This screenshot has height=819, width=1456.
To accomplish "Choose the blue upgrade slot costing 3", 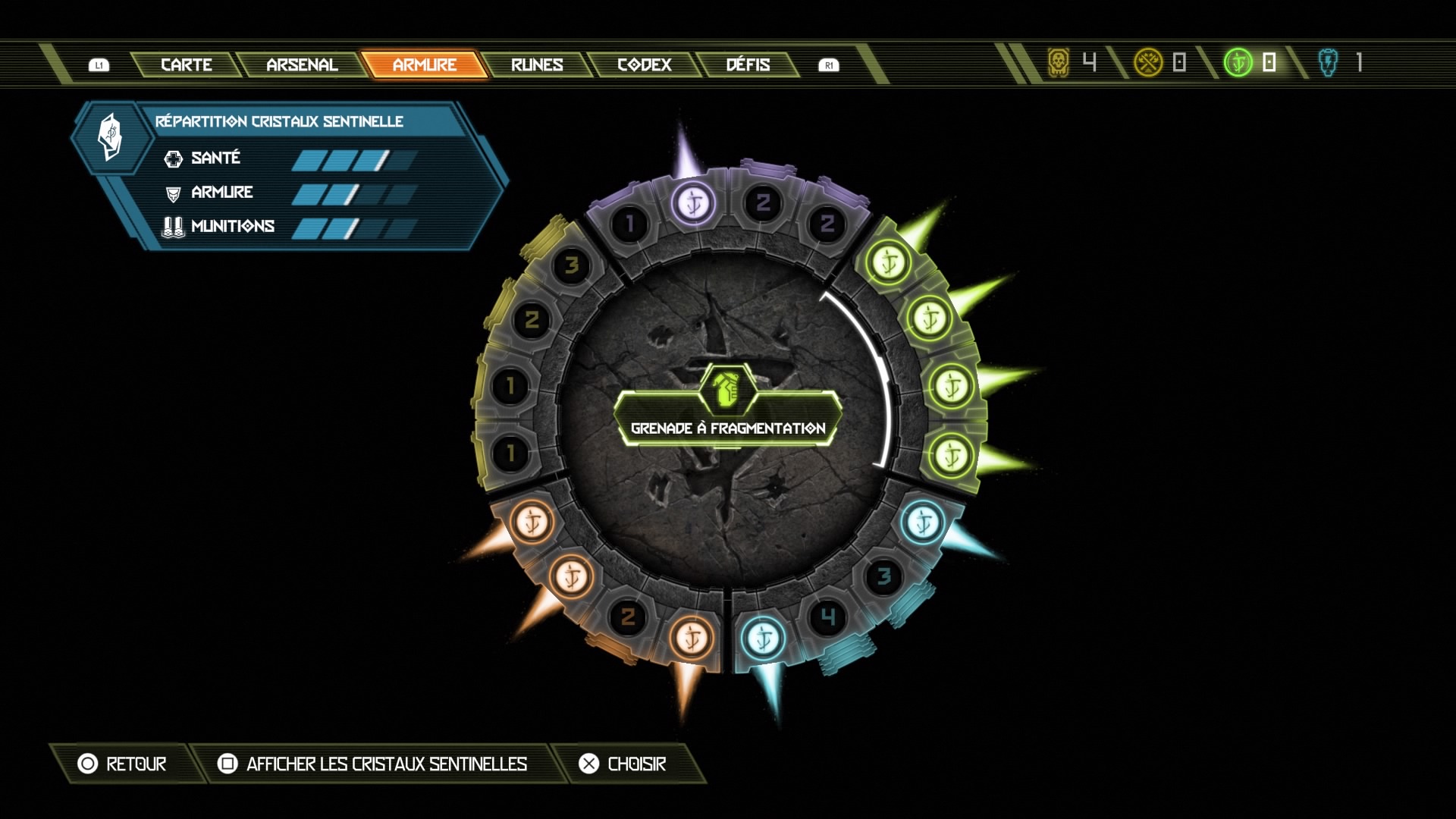I will [883, 577].
